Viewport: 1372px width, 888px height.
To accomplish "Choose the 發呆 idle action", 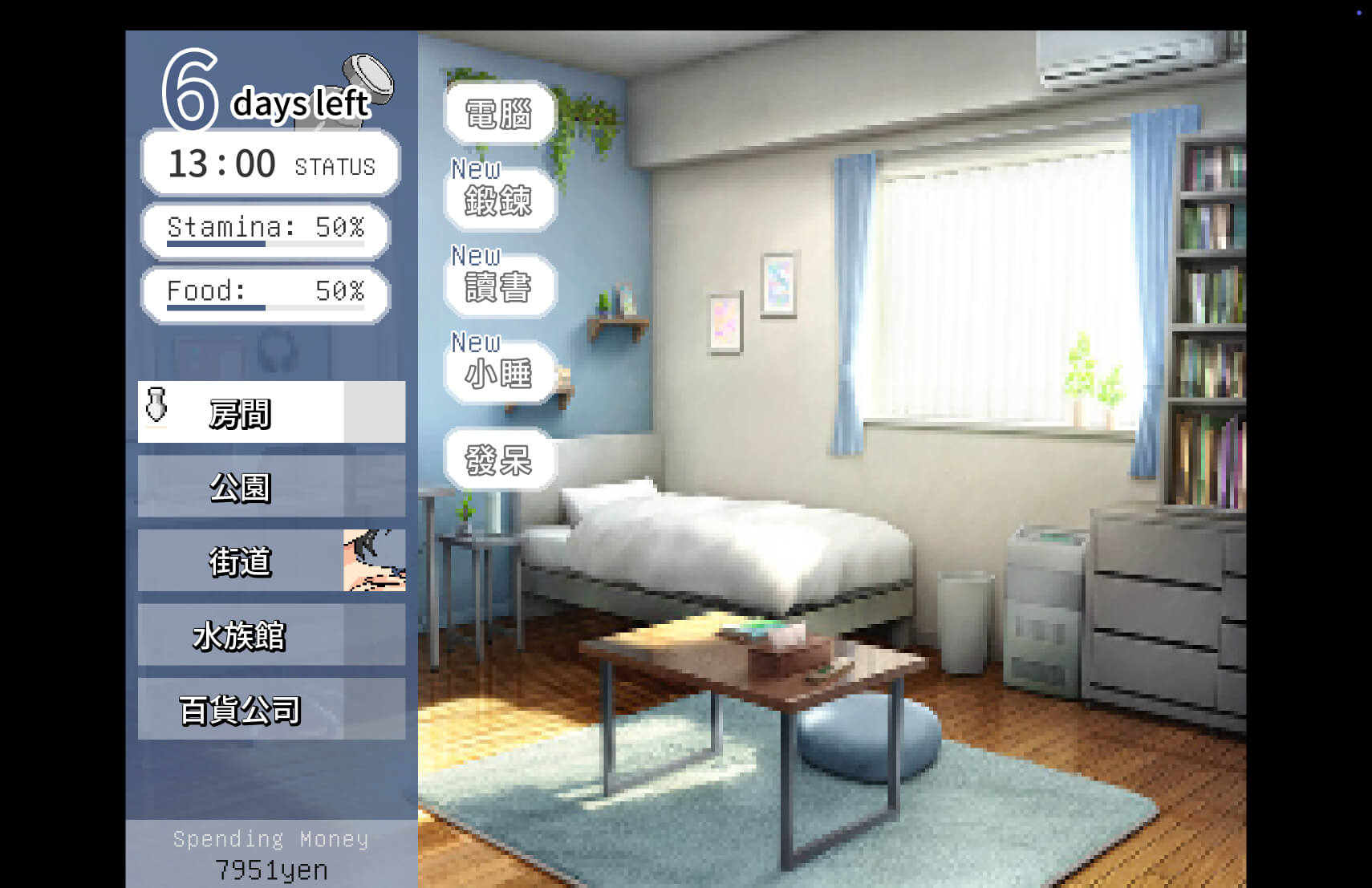I will coord(499,460).
